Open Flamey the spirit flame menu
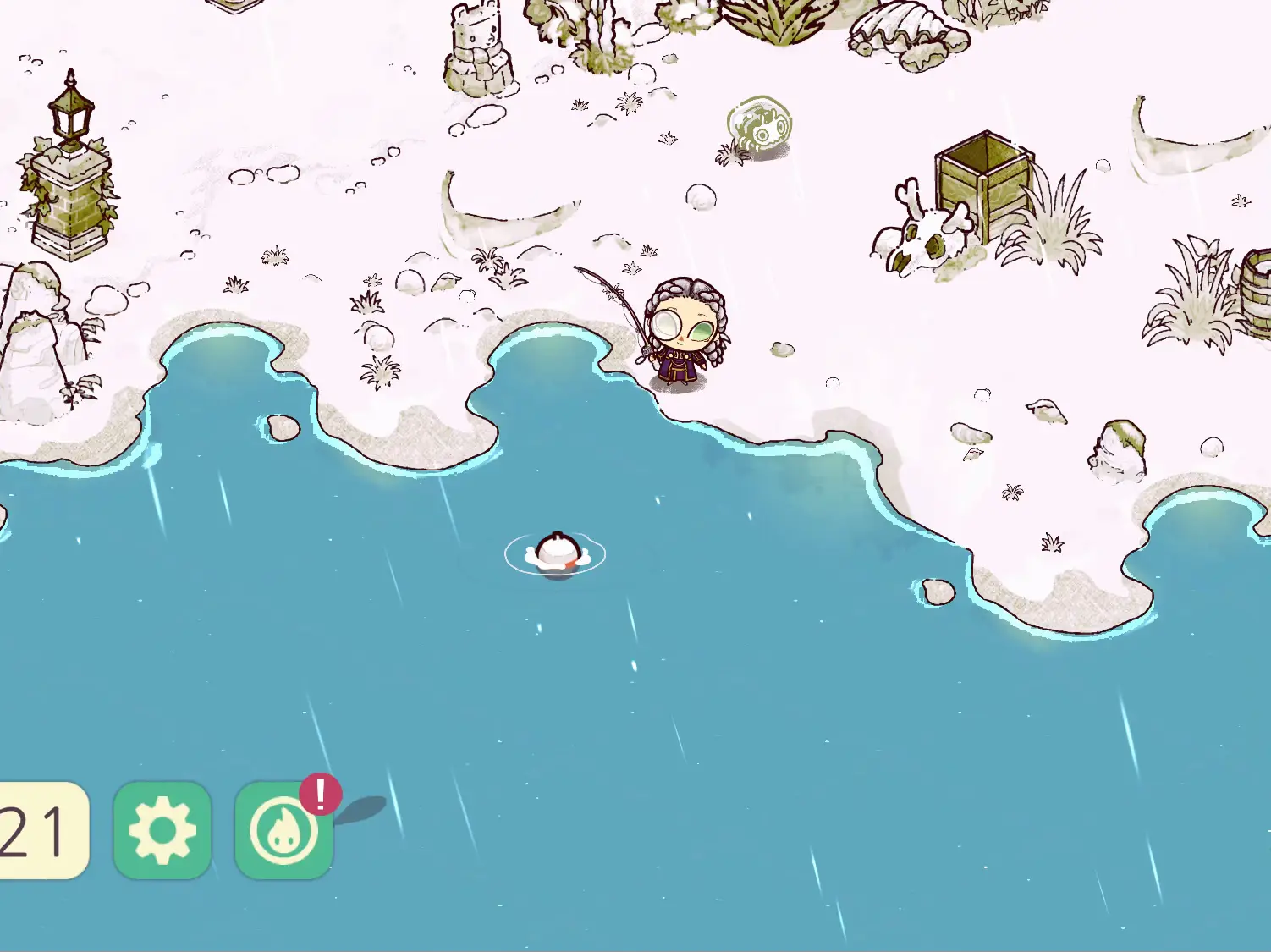 point(283,834)
